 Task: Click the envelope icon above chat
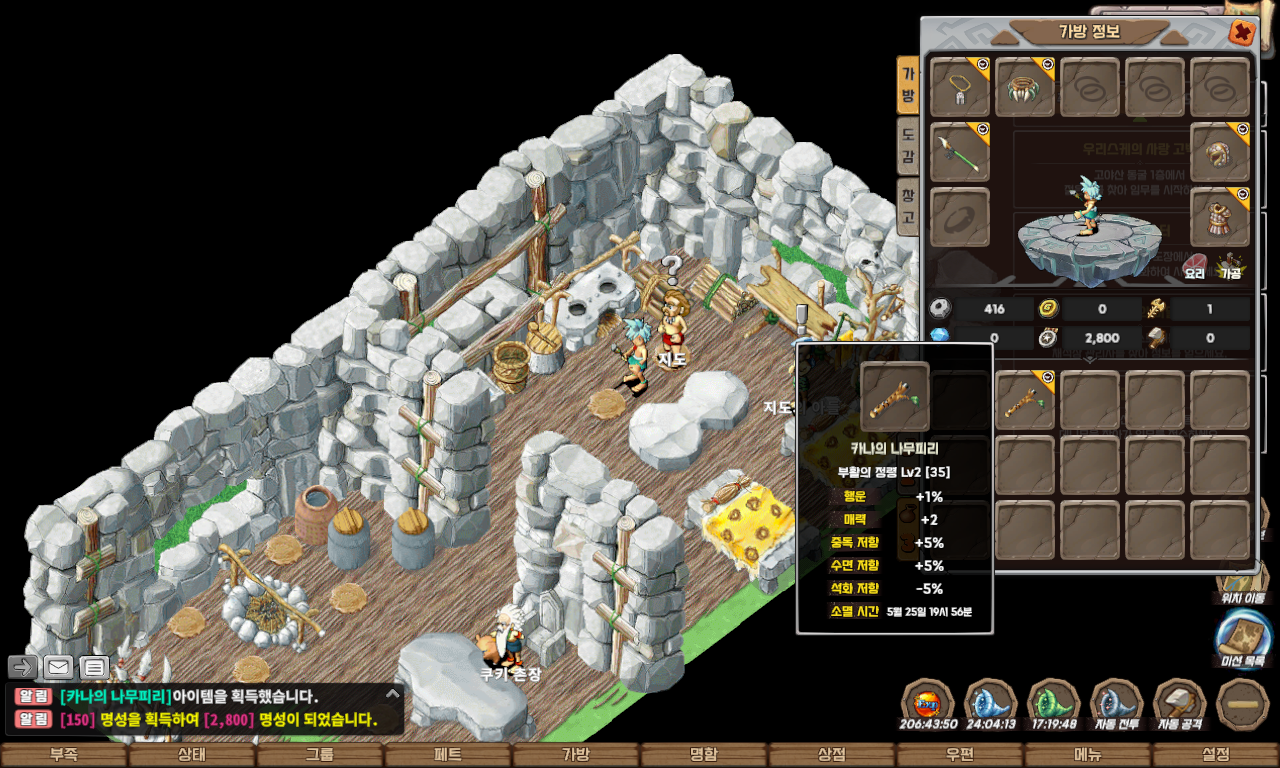click(x=58, y=667)
